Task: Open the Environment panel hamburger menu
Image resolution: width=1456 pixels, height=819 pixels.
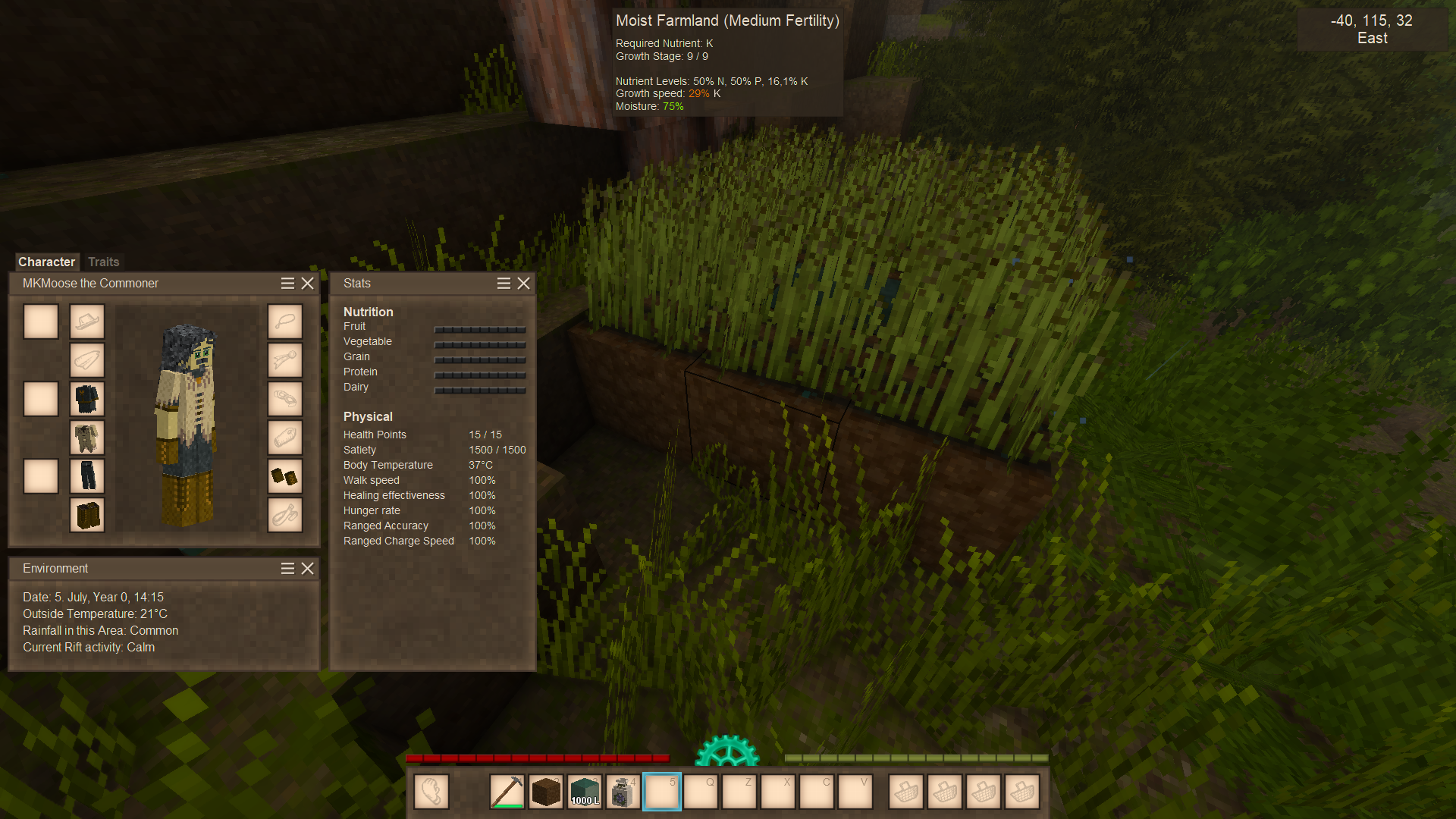Action: coord(287,568)
